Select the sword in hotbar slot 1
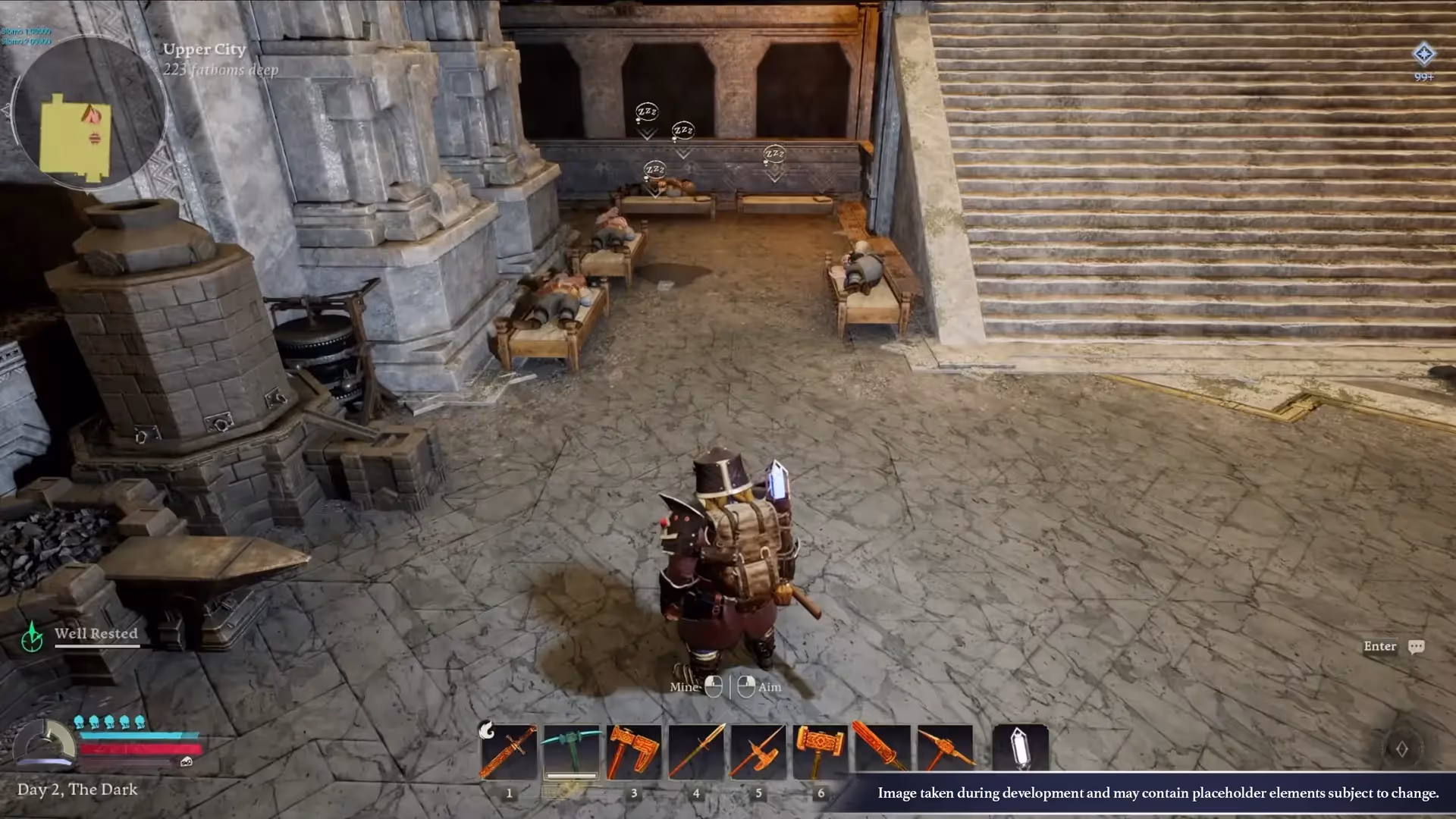1456x819 pixels. (x=509, y=752)
